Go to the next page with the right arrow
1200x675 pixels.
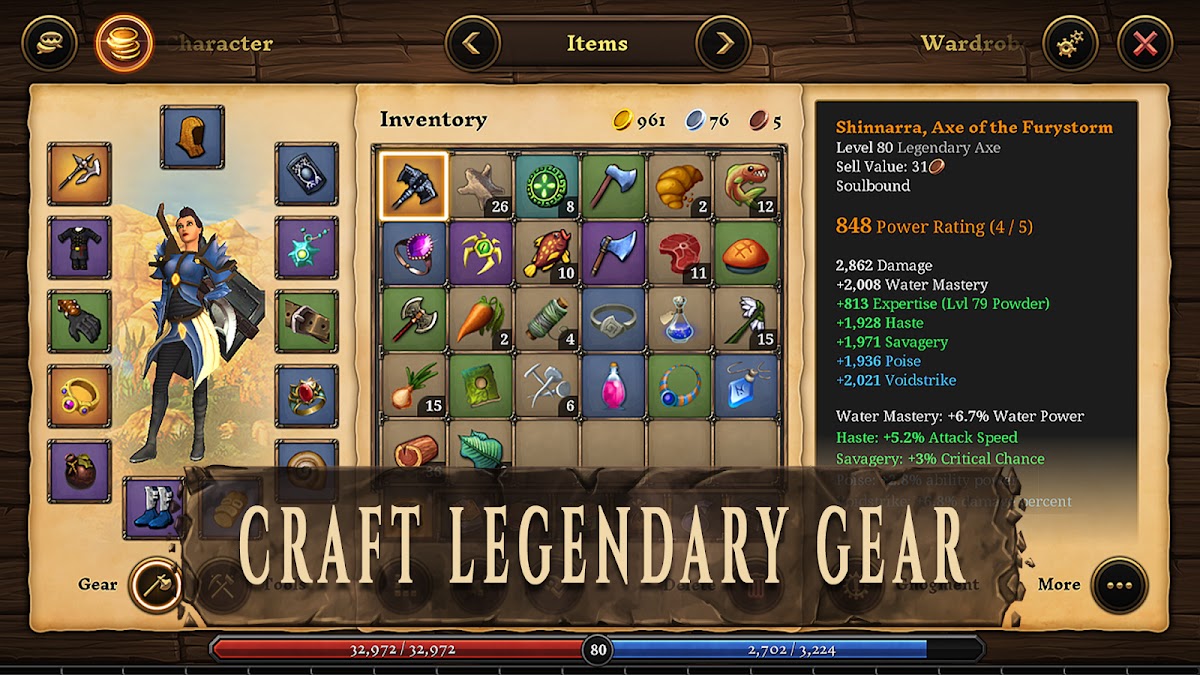coord(722,44)
